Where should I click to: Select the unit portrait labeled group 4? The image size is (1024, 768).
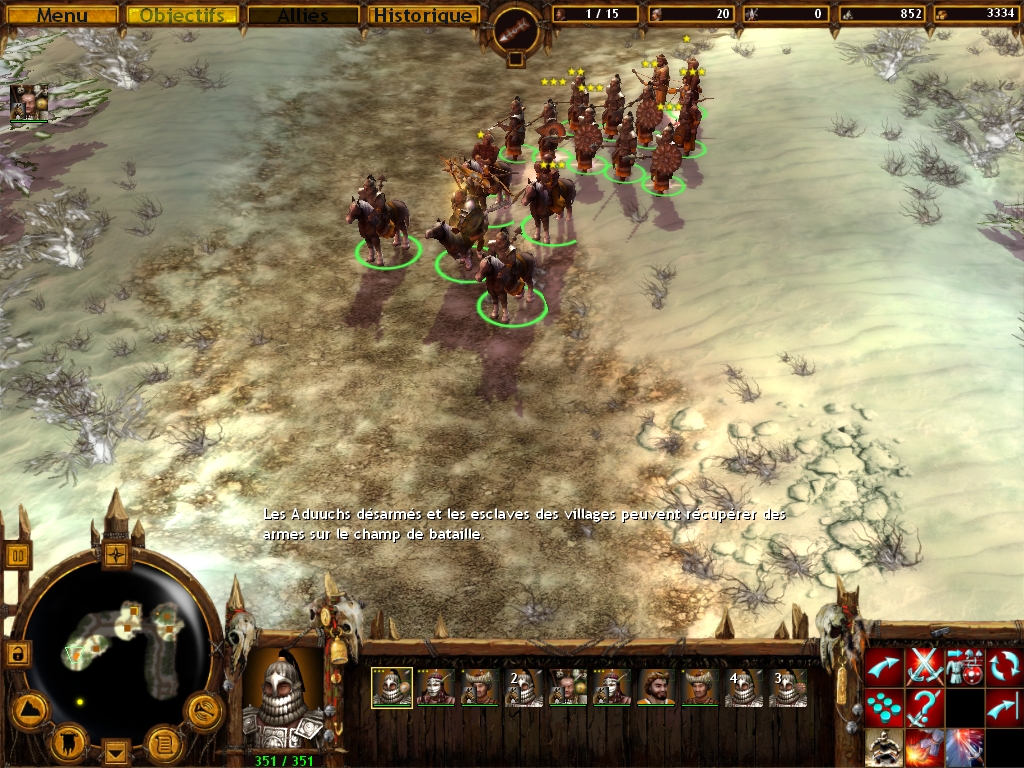(743, 688)
